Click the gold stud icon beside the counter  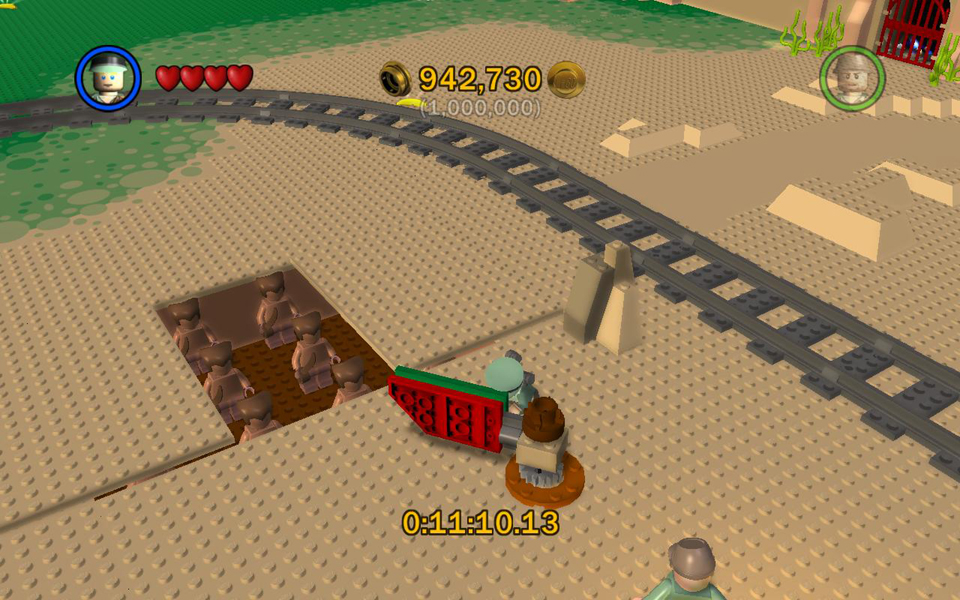[566, 79]
